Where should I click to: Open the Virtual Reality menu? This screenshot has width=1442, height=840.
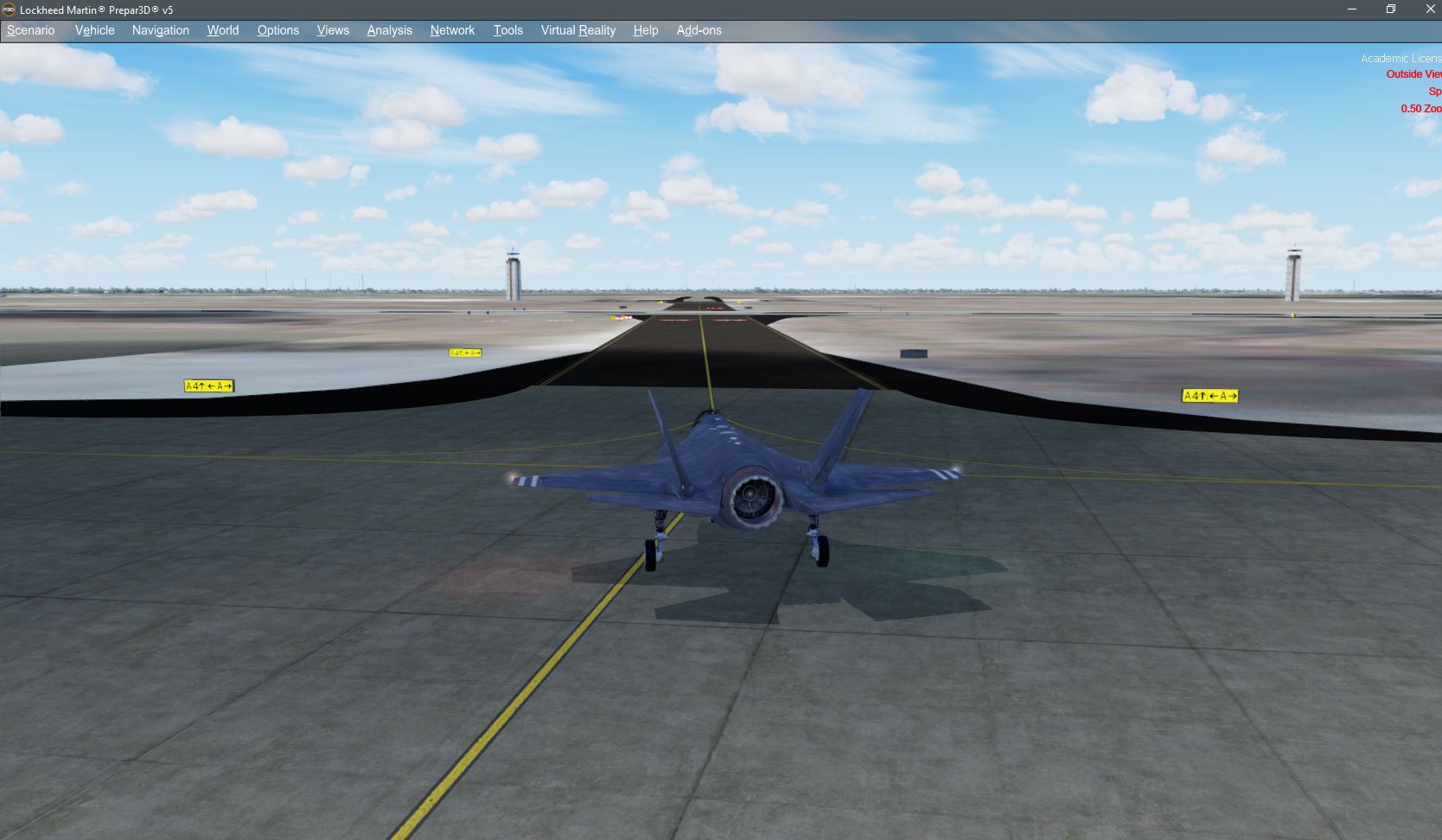(577, 30)
